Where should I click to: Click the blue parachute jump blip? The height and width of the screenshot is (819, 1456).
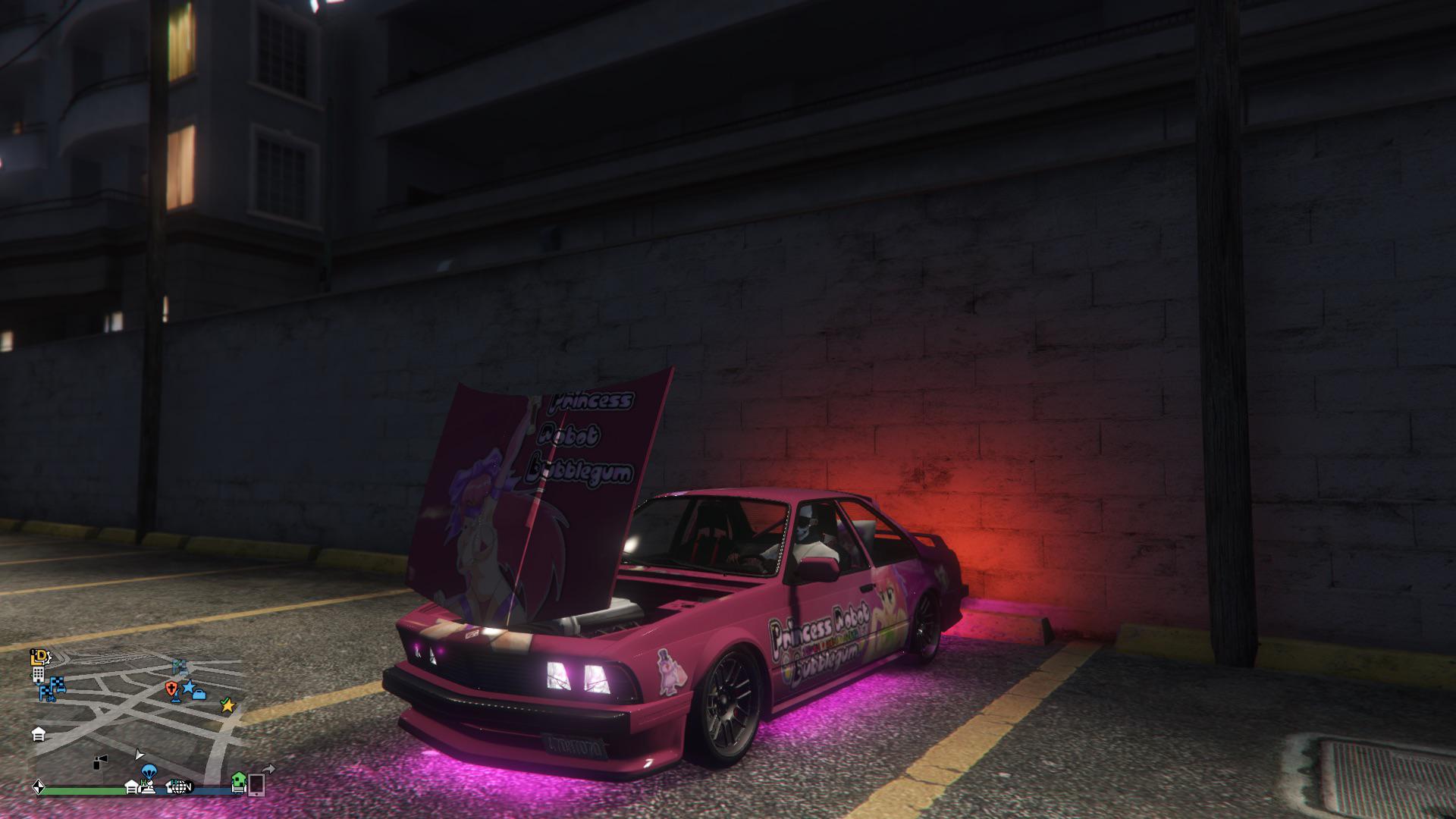[x=149, y=771]
